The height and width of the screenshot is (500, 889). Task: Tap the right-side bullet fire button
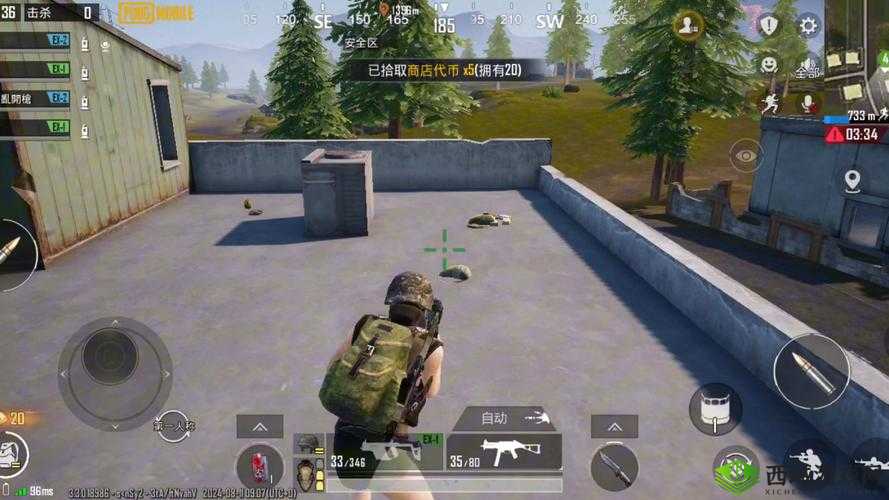pos(811,371)
